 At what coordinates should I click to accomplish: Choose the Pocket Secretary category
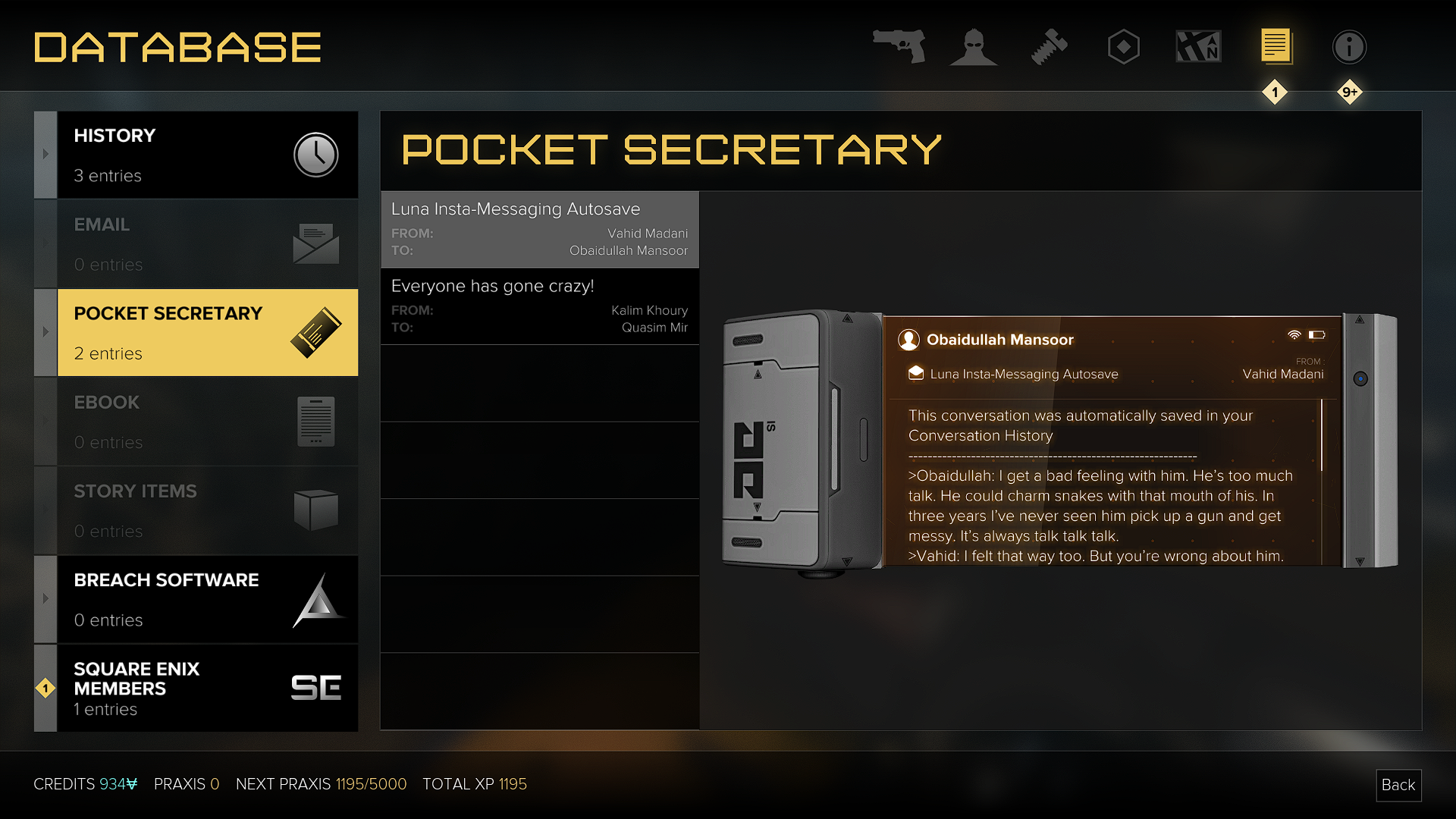[x=206, y=332]
